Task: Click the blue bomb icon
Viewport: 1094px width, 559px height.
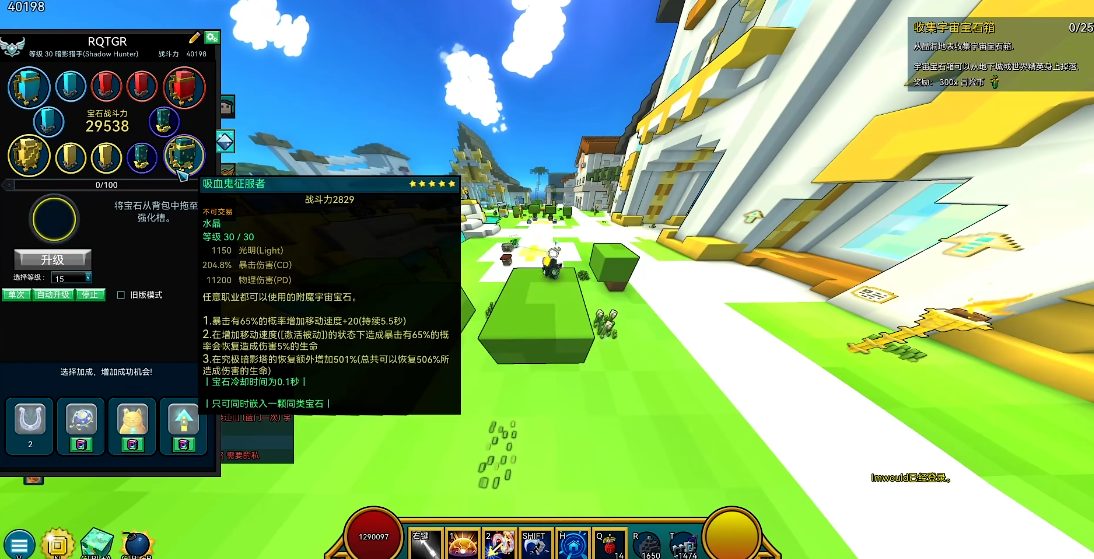Action: tap(137, 544)
